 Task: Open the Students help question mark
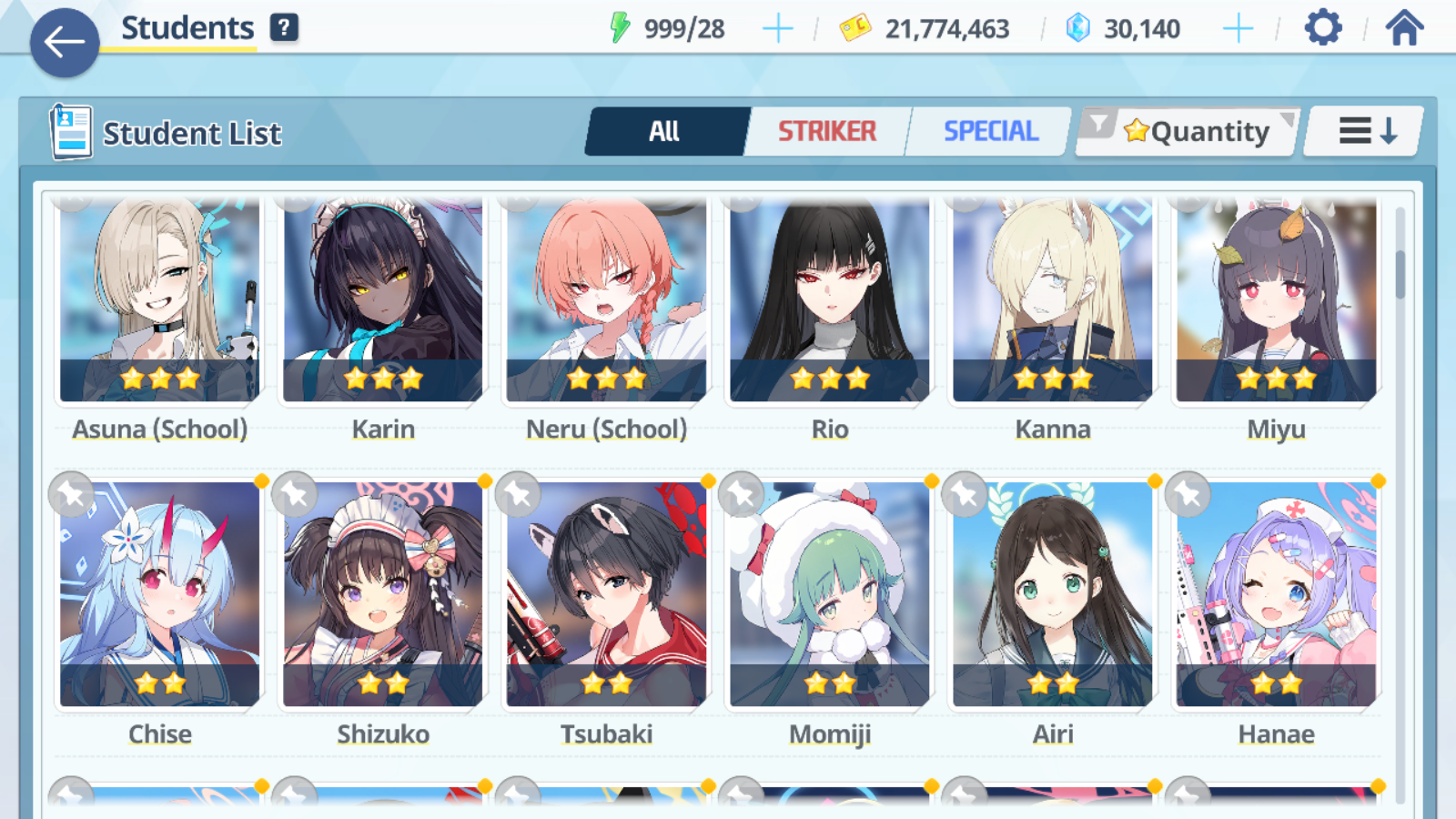[284, 28]
